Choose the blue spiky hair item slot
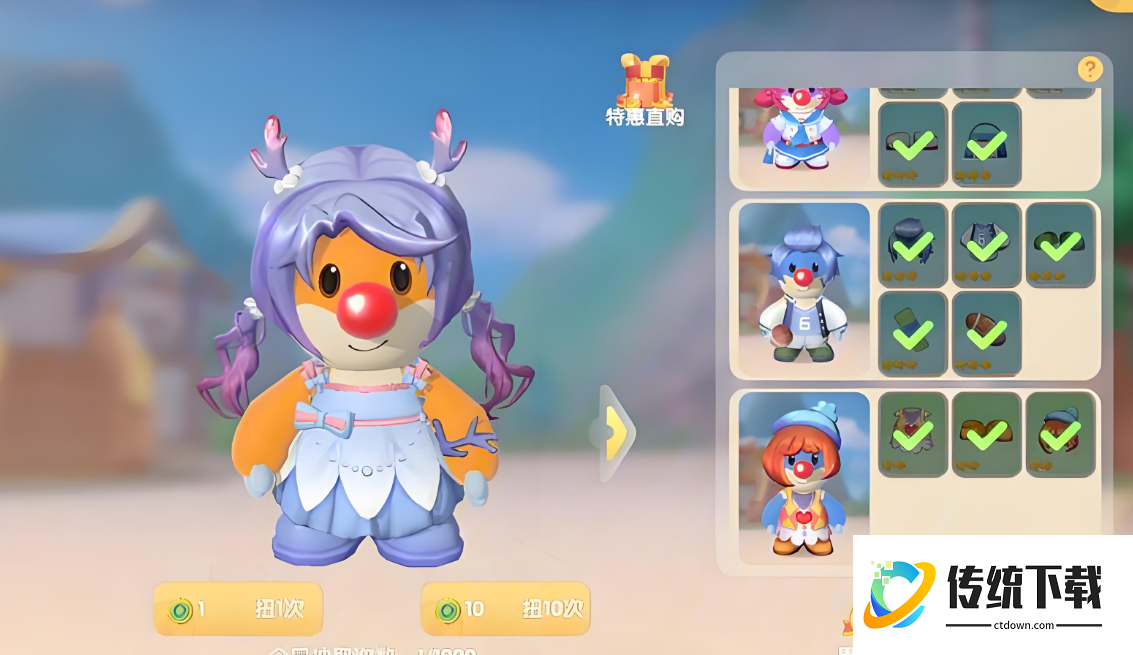The image size is (1133, 655). point(913,245)
